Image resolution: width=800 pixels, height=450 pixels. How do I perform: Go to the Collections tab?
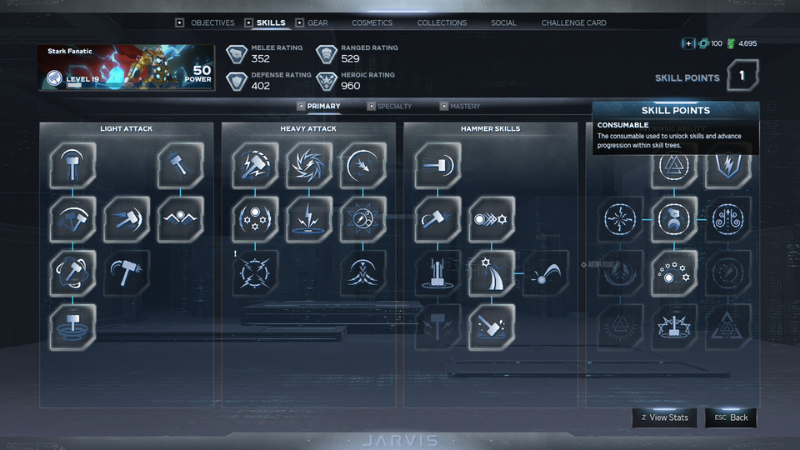(441, 23)
